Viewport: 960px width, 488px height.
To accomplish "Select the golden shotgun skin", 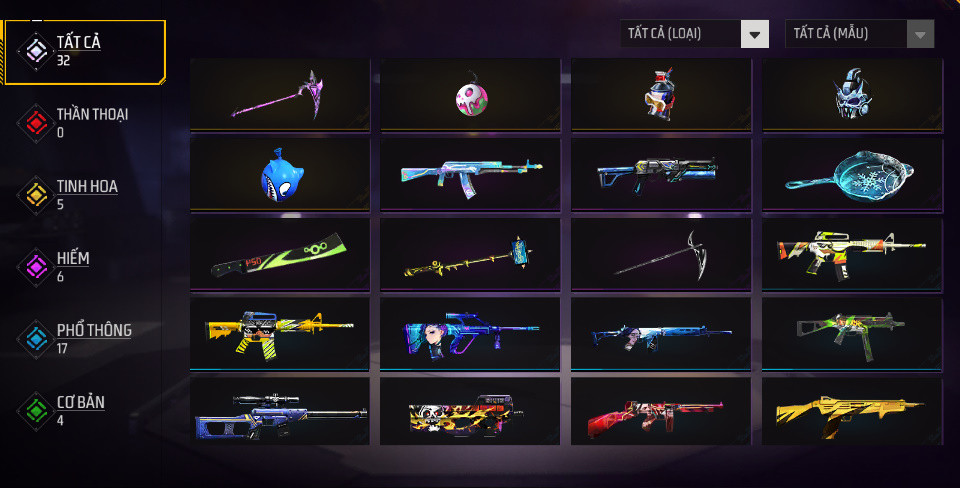I will click(x=851, y=411).
